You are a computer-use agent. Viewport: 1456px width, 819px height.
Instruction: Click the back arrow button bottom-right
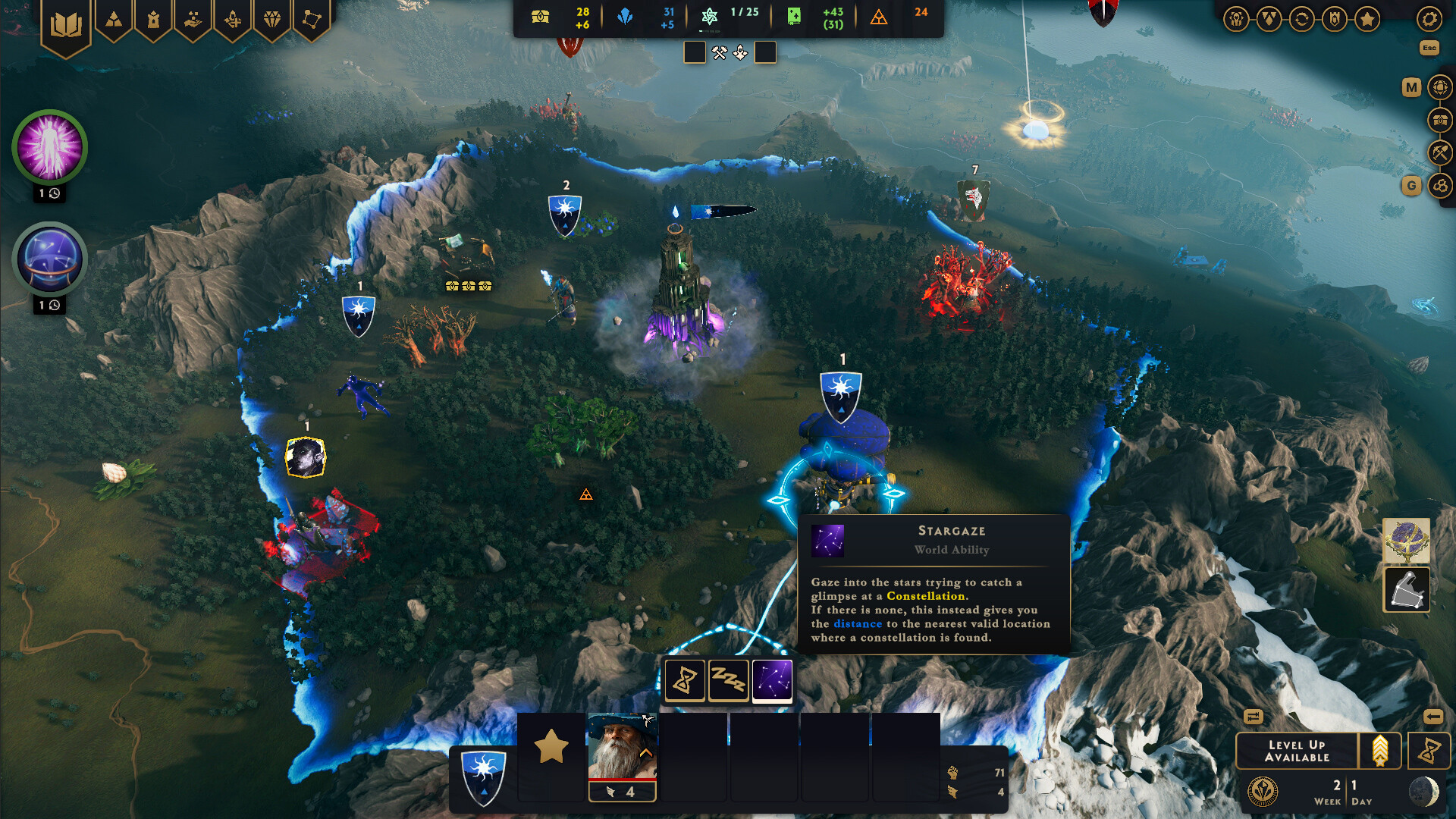1432,716
